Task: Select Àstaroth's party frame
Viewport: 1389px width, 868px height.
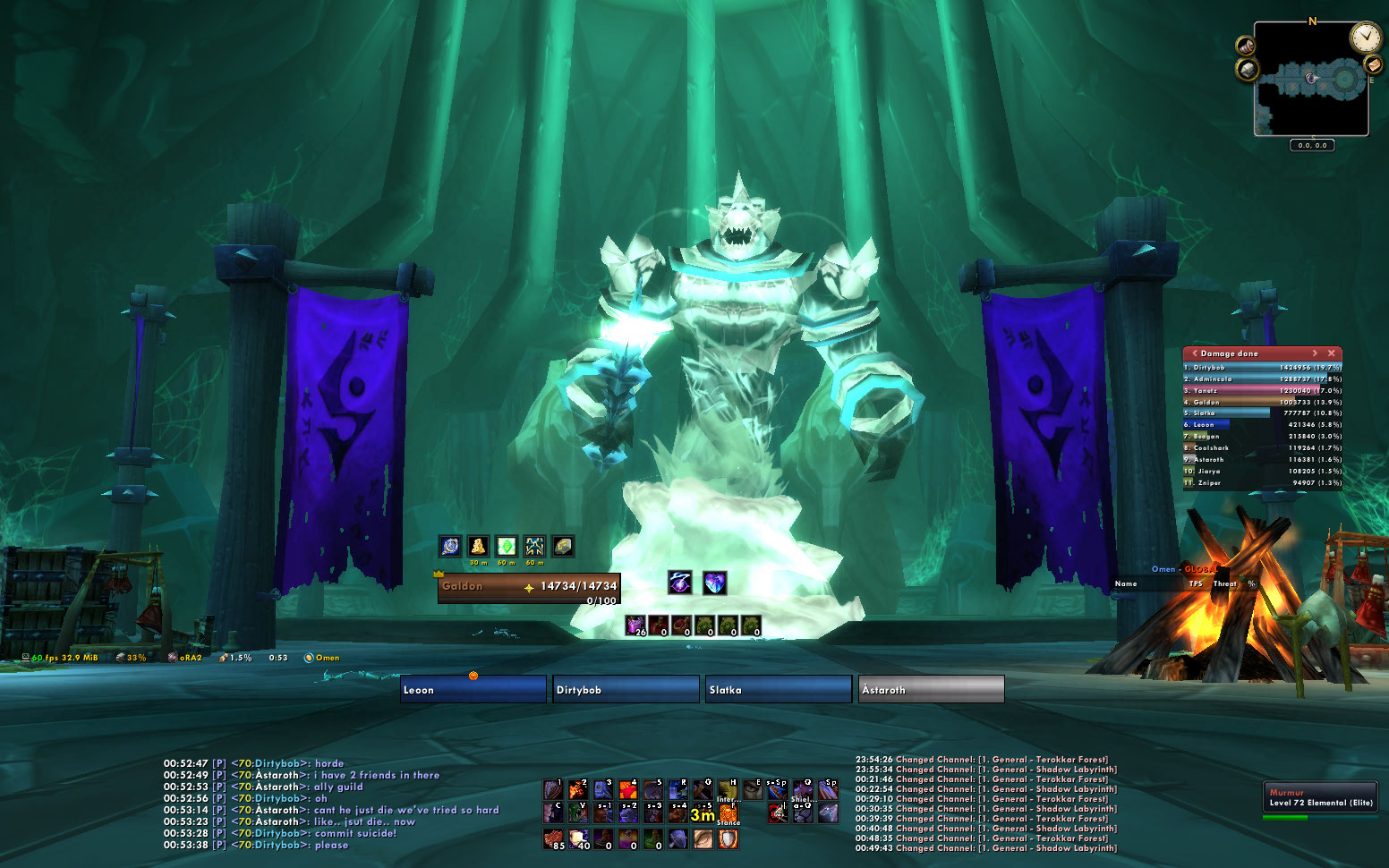Action: pyautogui.click(x=931, y=689)
